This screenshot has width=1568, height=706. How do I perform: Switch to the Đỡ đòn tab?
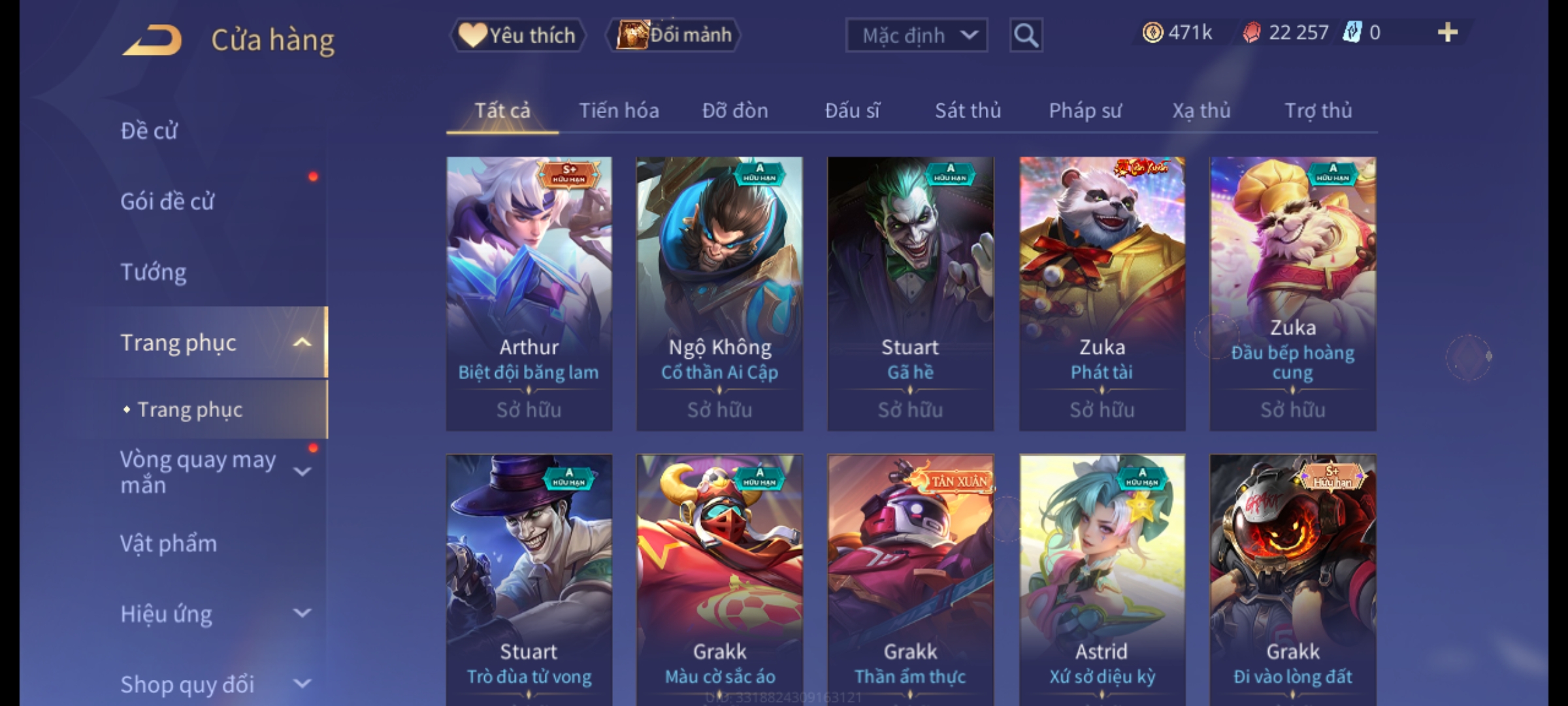click(x=735, y=111)
